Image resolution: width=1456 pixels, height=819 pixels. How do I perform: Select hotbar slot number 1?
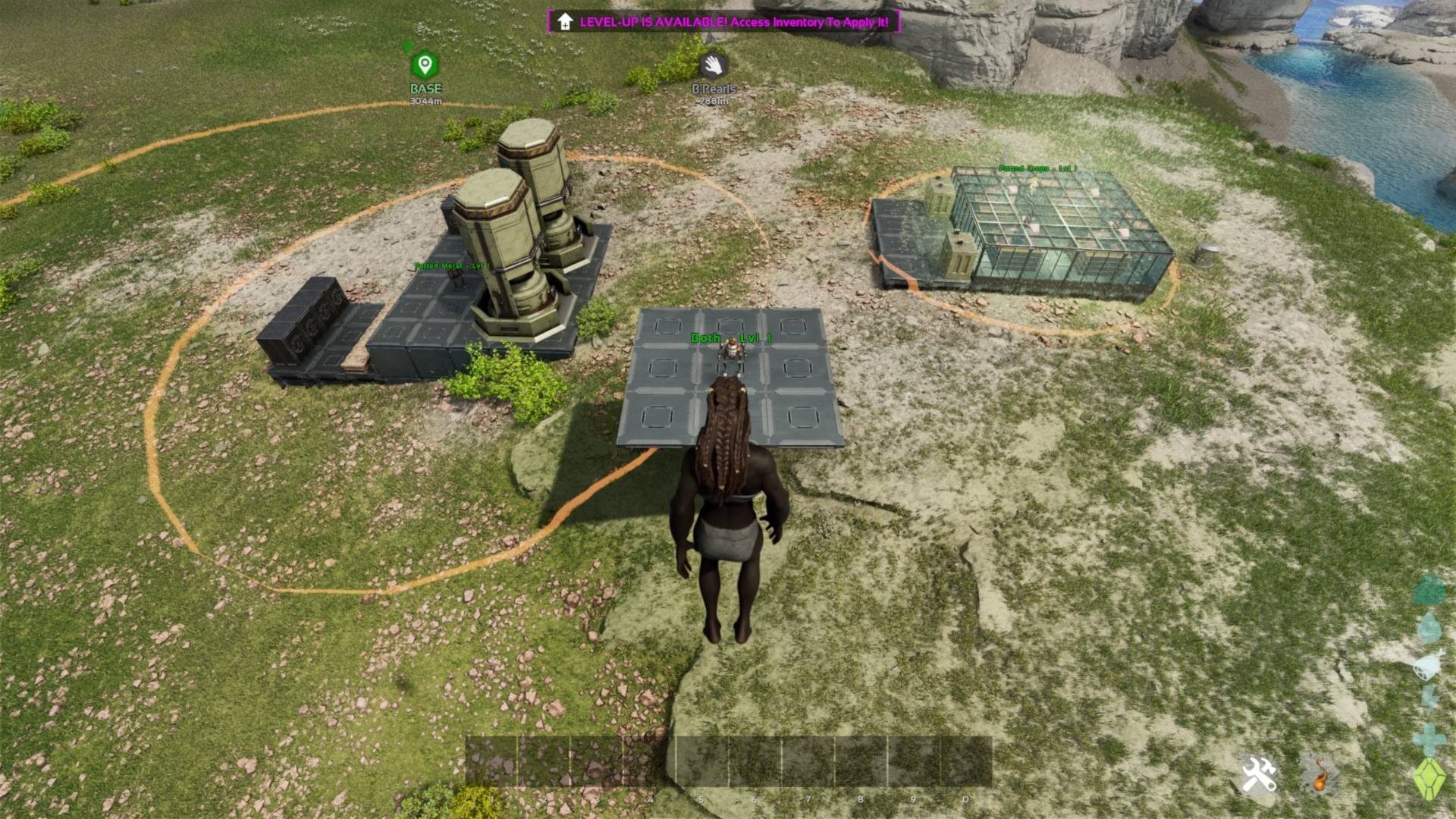(491, 761)
